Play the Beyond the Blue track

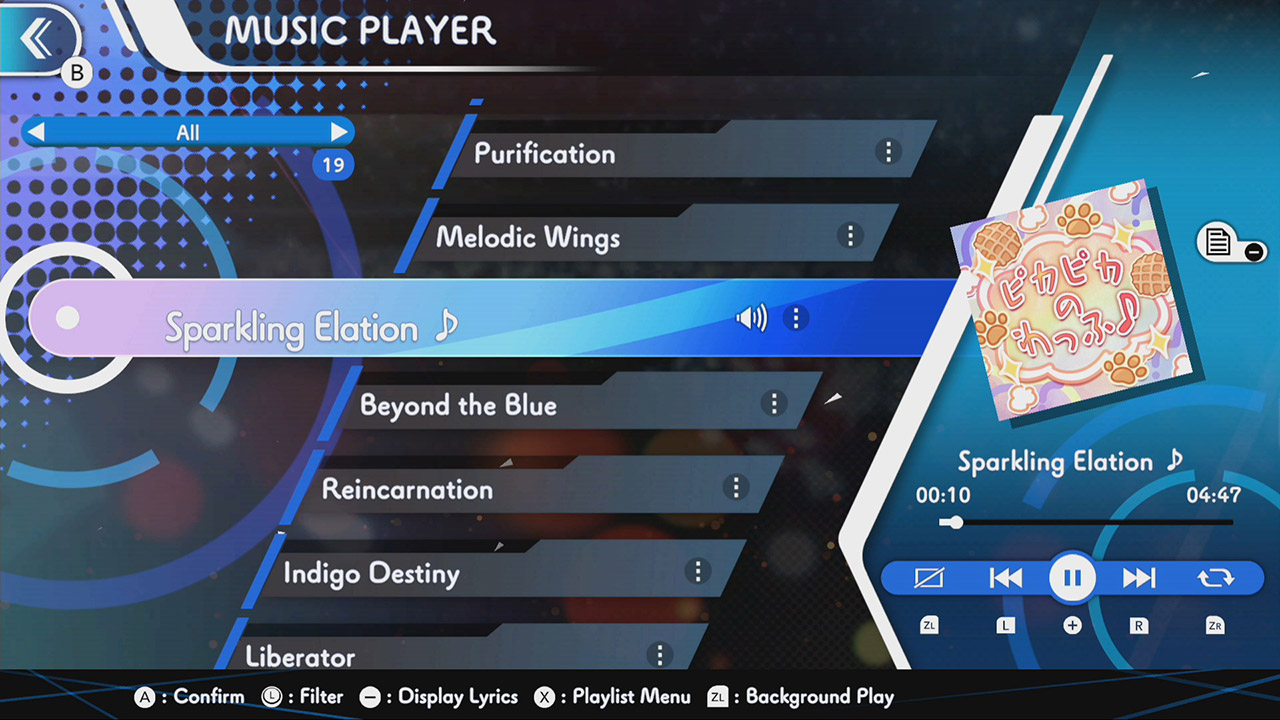click(x=459, y=406)
